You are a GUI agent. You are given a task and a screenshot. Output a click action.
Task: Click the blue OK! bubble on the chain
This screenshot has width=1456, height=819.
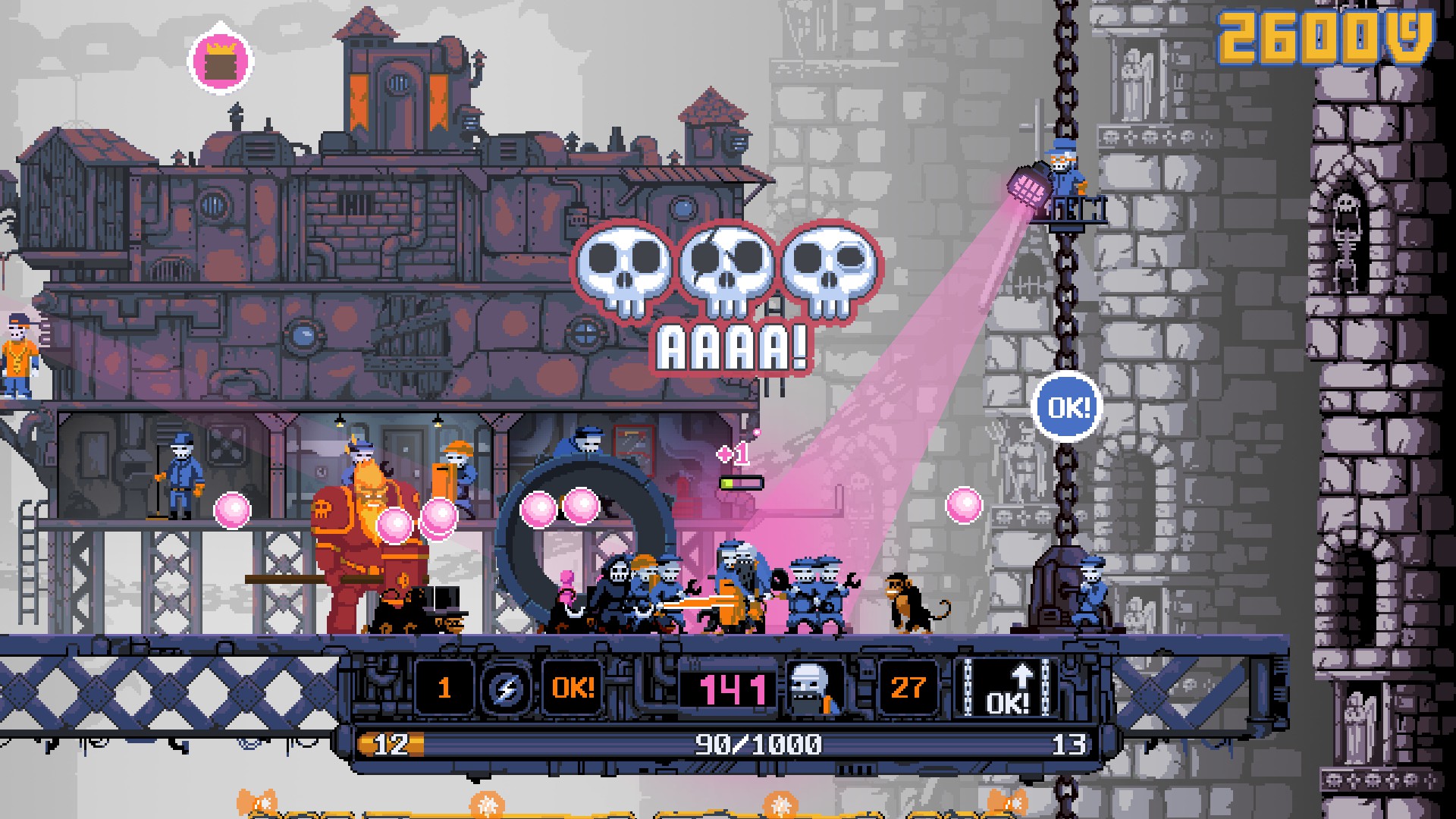(1068, 408)
